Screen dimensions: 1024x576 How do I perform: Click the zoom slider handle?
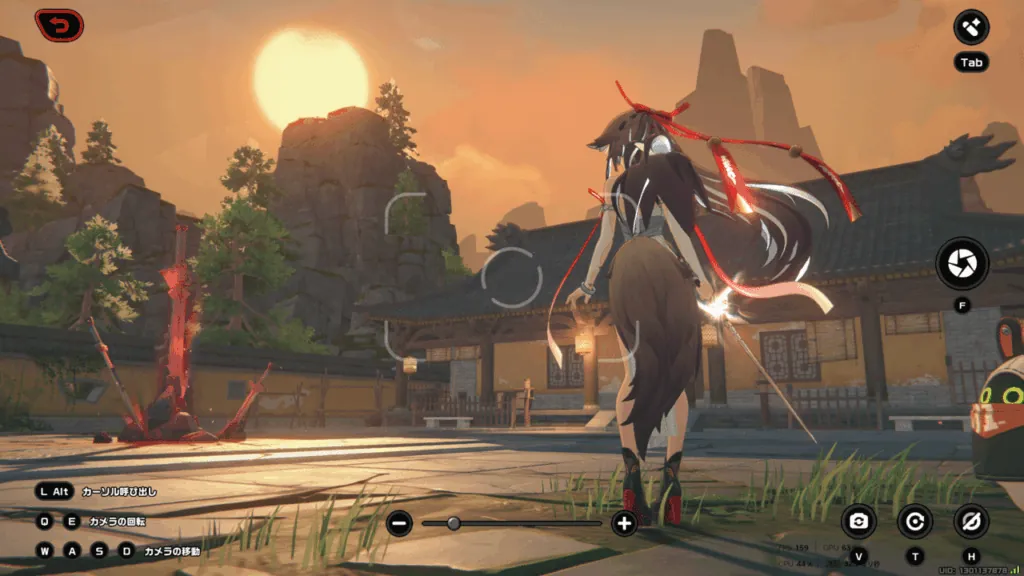[x=454, y=523]
